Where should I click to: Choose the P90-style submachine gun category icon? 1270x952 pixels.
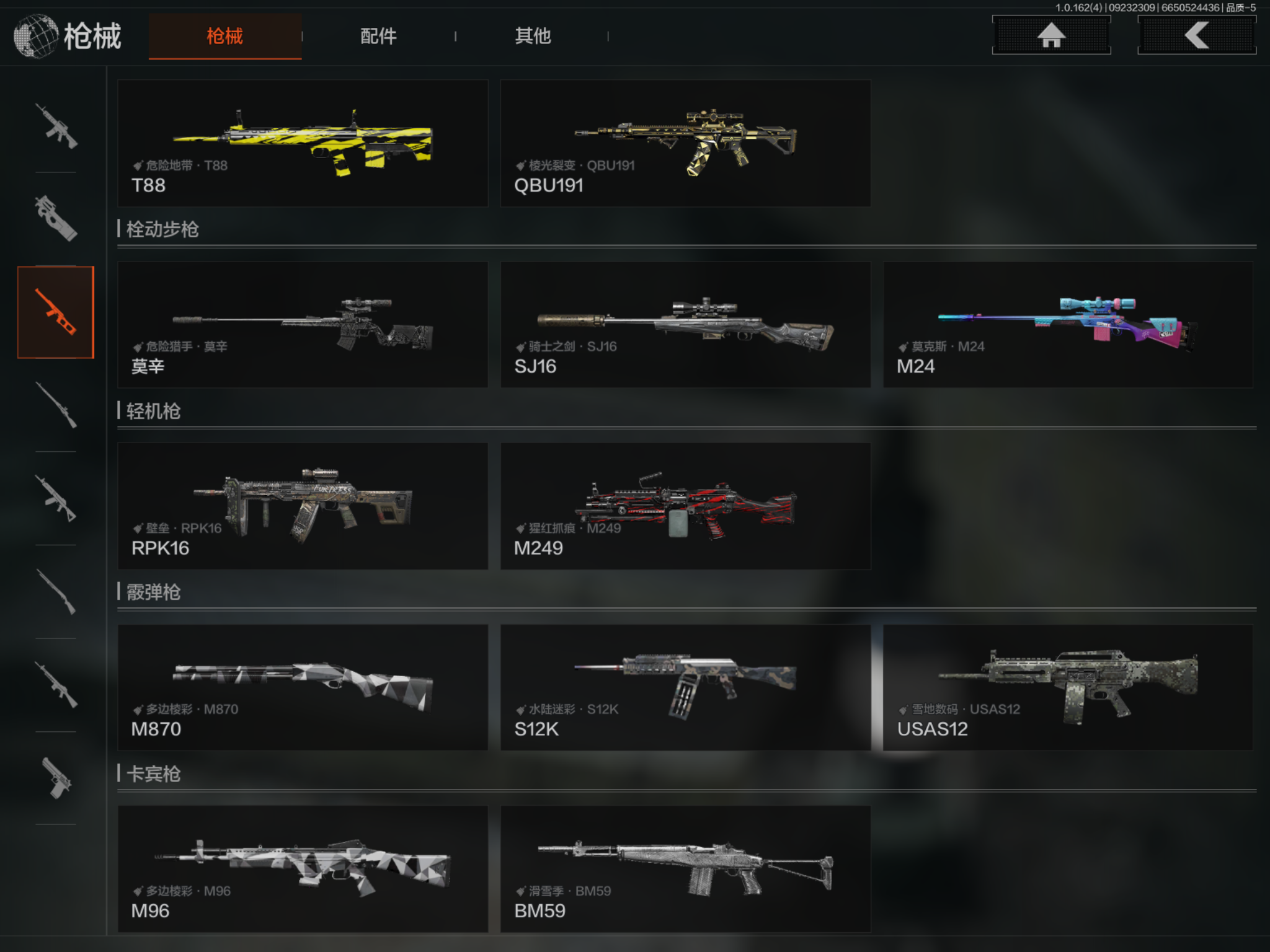[56, 219]
